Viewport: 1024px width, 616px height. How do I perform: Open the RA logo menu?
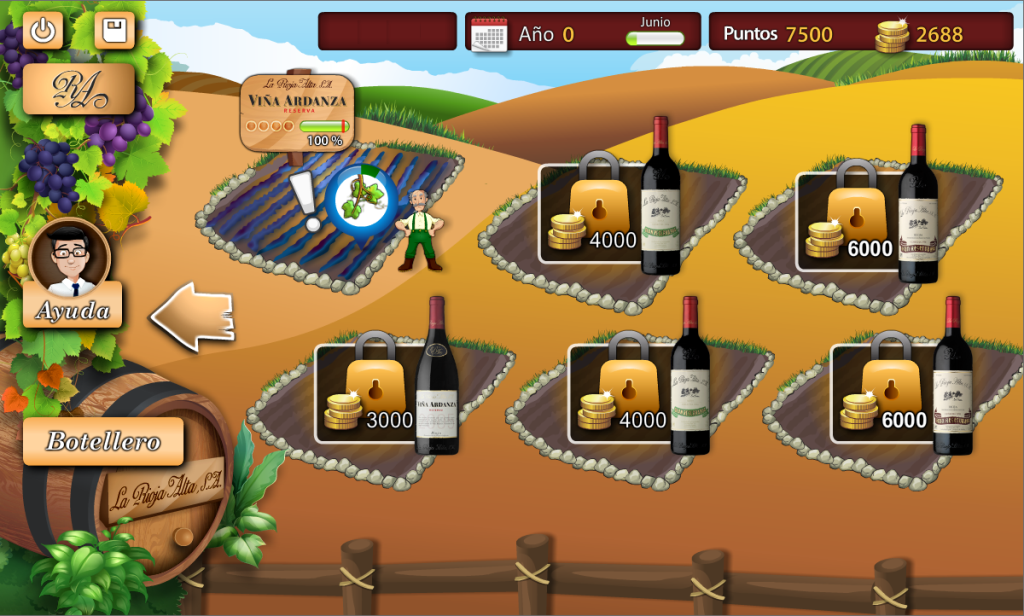(79, 90)
